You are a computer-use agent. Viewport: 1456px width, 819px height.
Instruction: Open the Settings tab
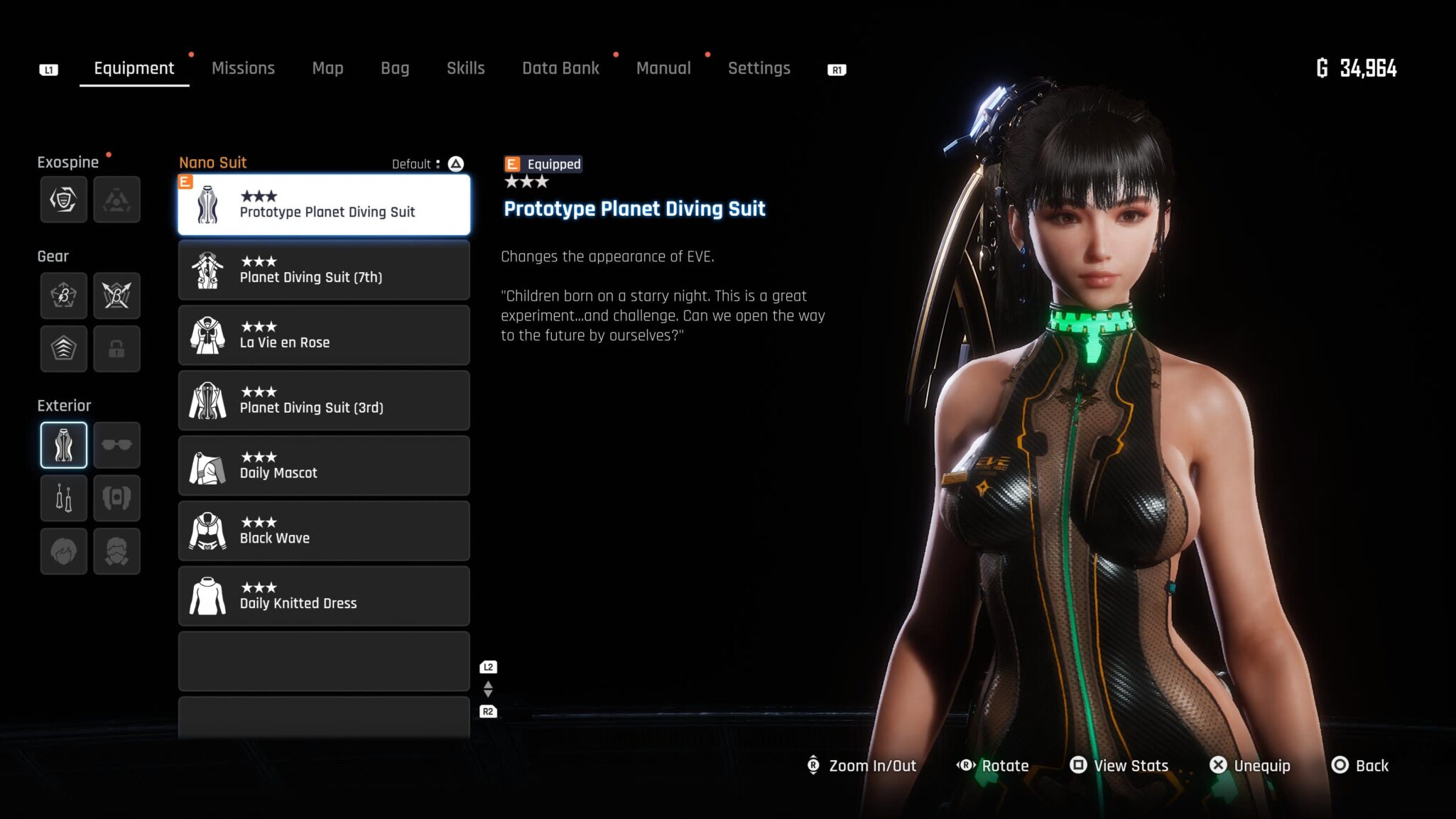click(759, 68)
